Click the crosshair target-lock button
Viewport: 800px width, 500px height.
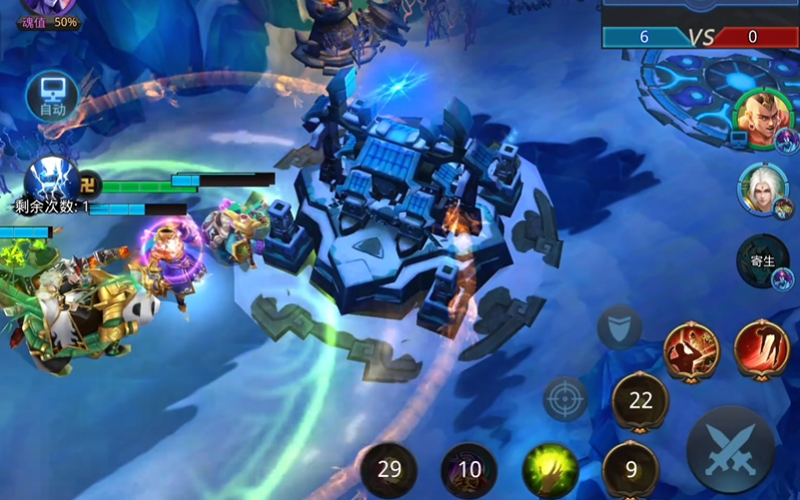565,399
